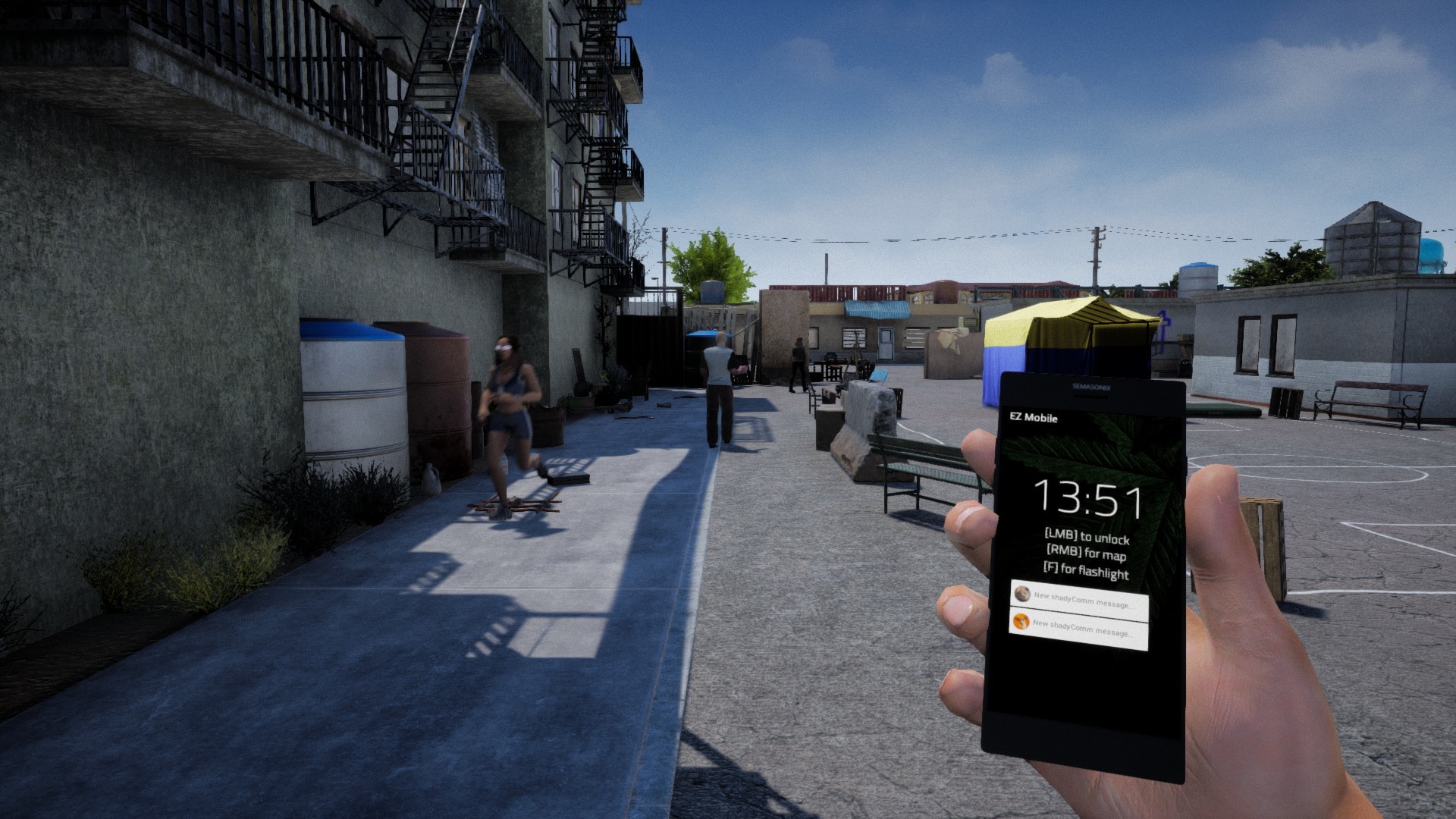Click the SEMASONIX brand mark on phone top
The image size is (1456, 819).
[x=1093, y=387]
